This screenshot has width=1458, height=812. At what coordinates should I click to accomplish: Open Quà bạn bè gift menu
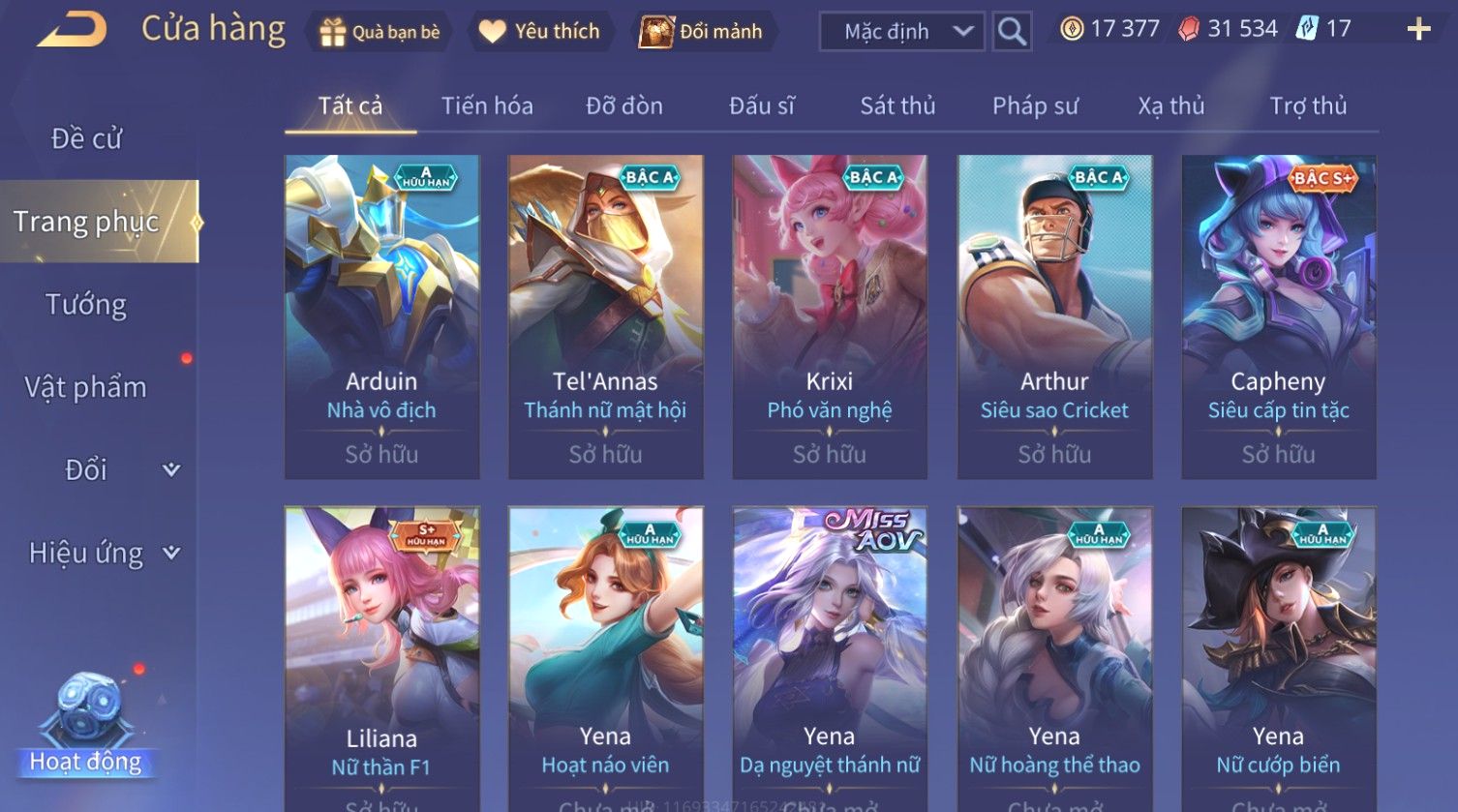coord(380,32)
